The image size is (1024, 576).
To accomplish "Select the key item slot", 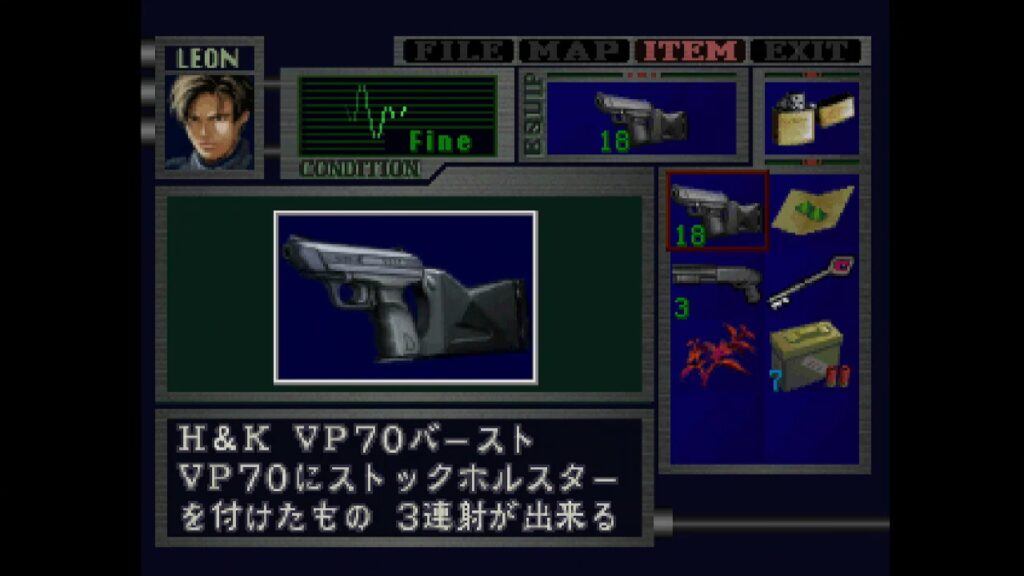I will 812,282.
